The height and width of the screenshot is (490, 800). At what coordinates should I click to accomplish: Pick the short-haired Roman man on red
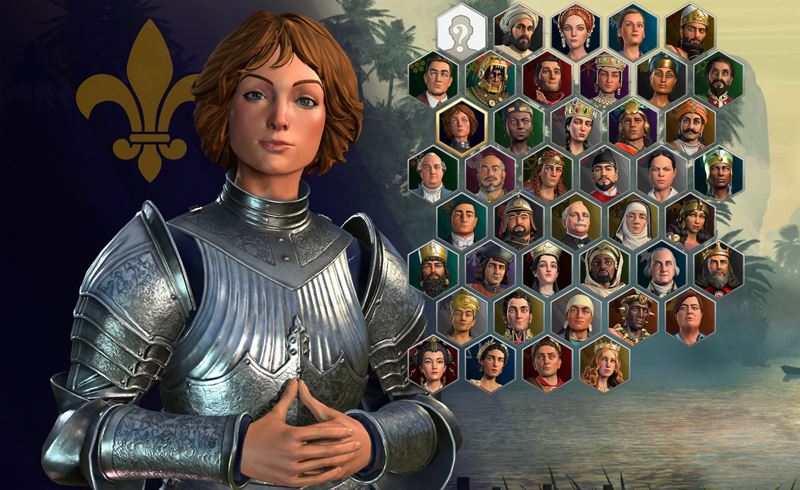(547, 362)
